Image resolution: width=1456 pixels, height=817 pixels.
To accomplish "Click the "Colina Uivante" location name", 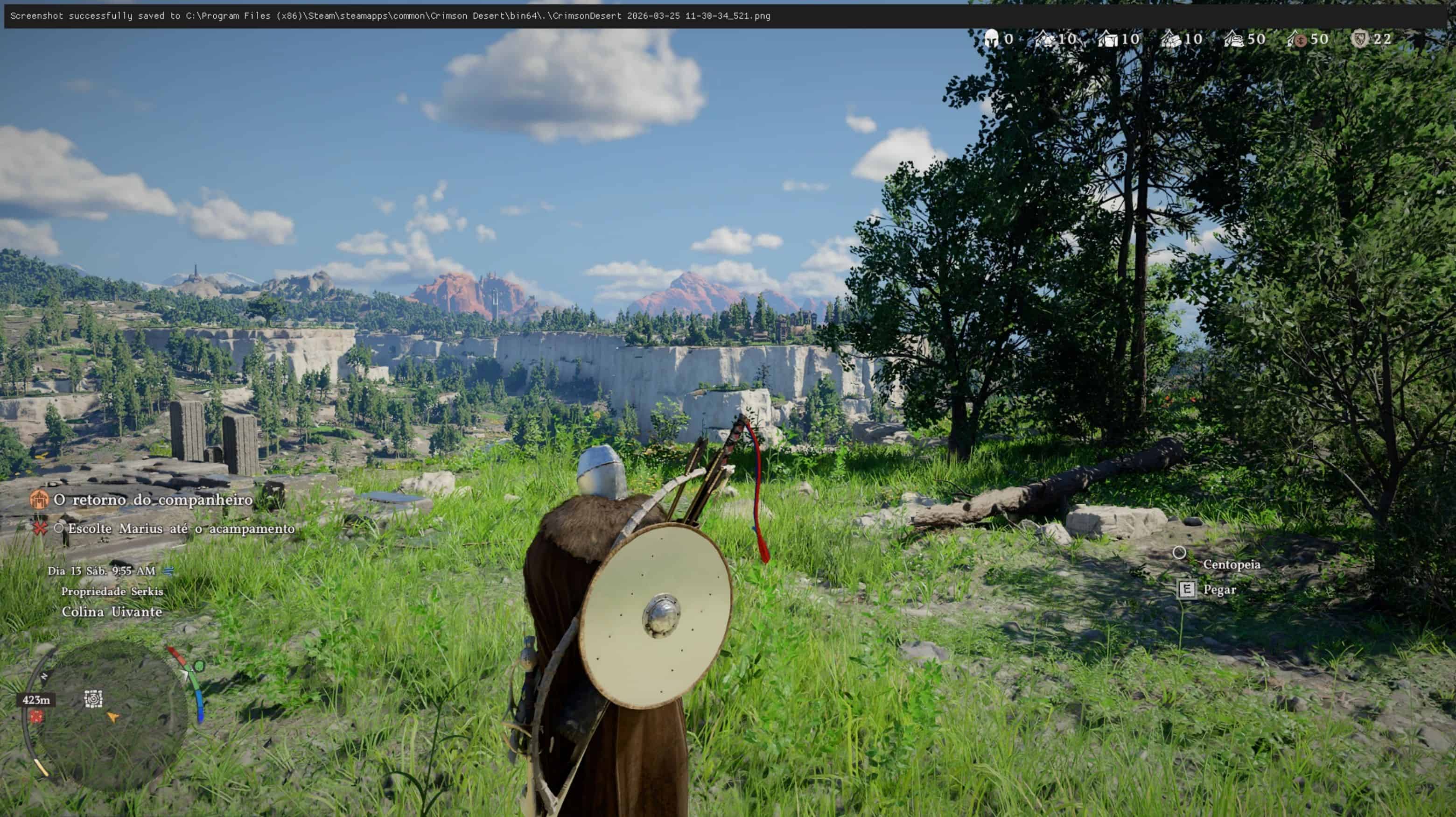I will 112,612.
